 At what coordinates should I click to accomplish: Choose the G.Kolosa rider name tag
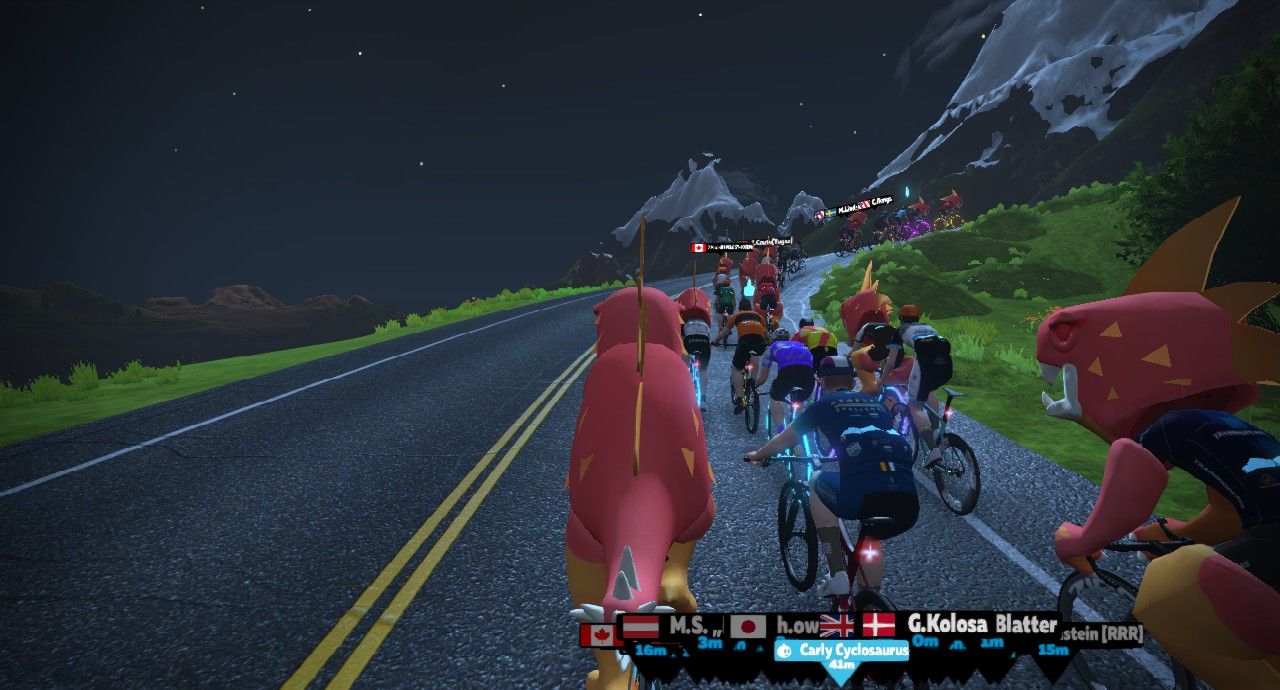[946, 625]
